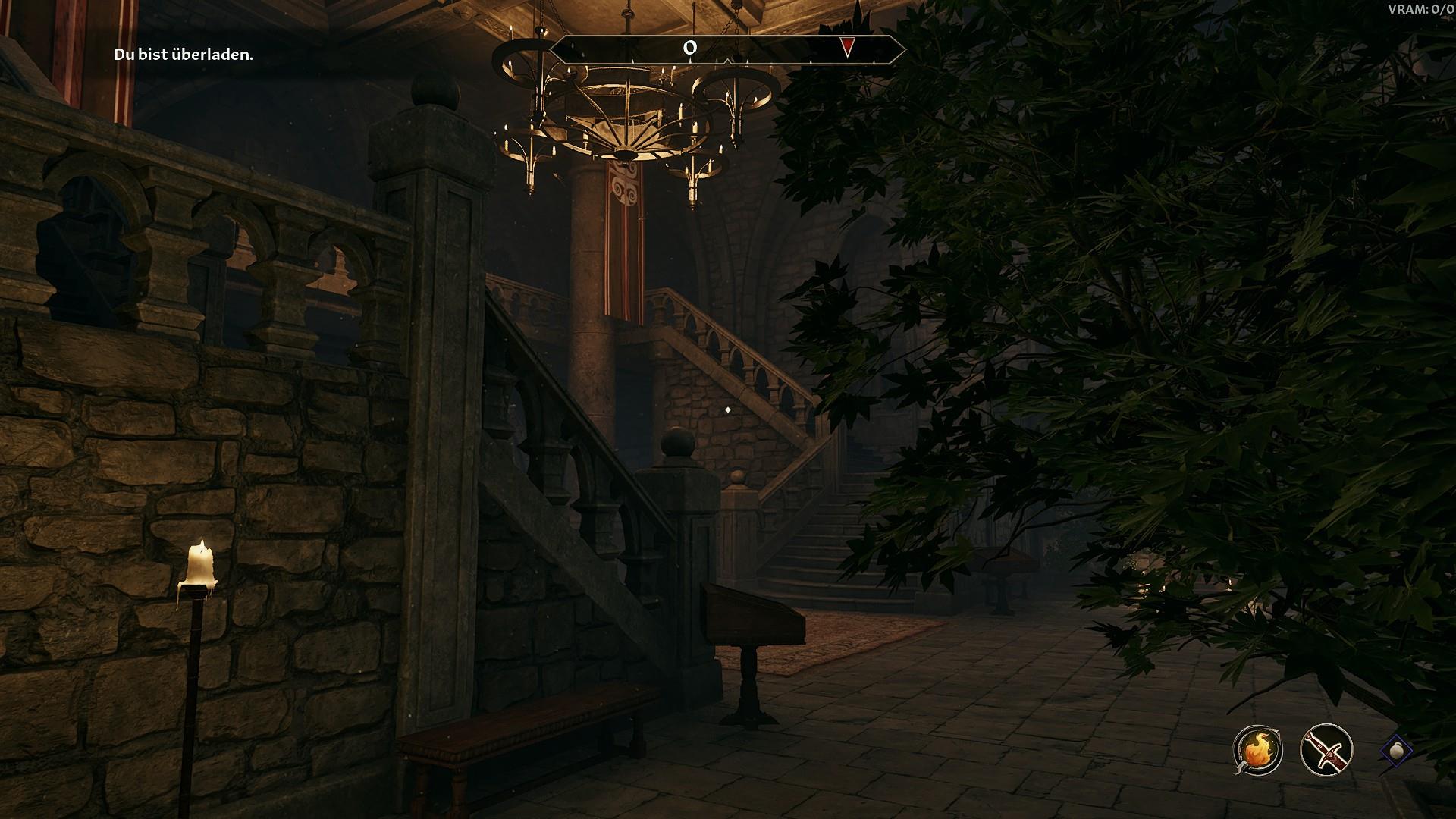Click the red quest marker on the compass
This screenshot has height=819, width=1456.
pyautogui.click(x=847, y=48)
